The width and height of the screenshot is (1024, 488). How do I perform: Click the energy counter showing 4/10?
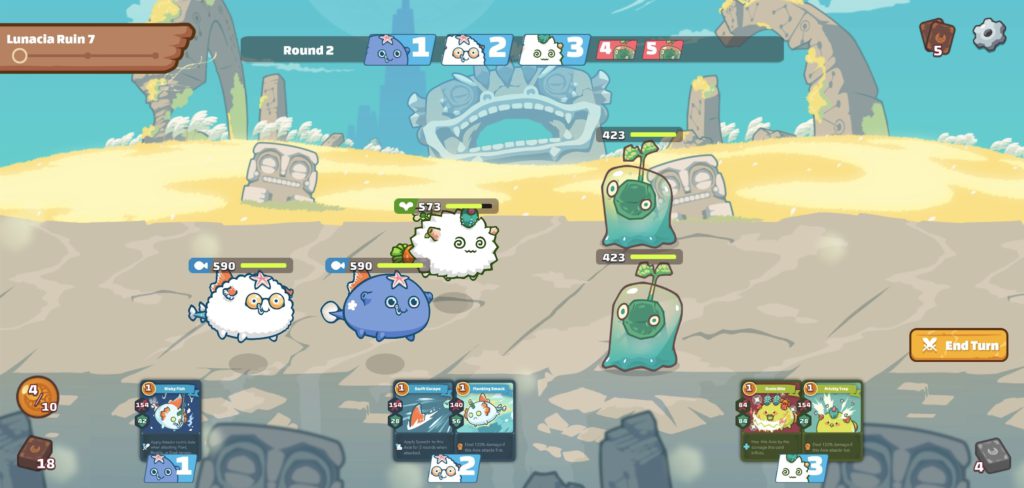tap(37, 396)
